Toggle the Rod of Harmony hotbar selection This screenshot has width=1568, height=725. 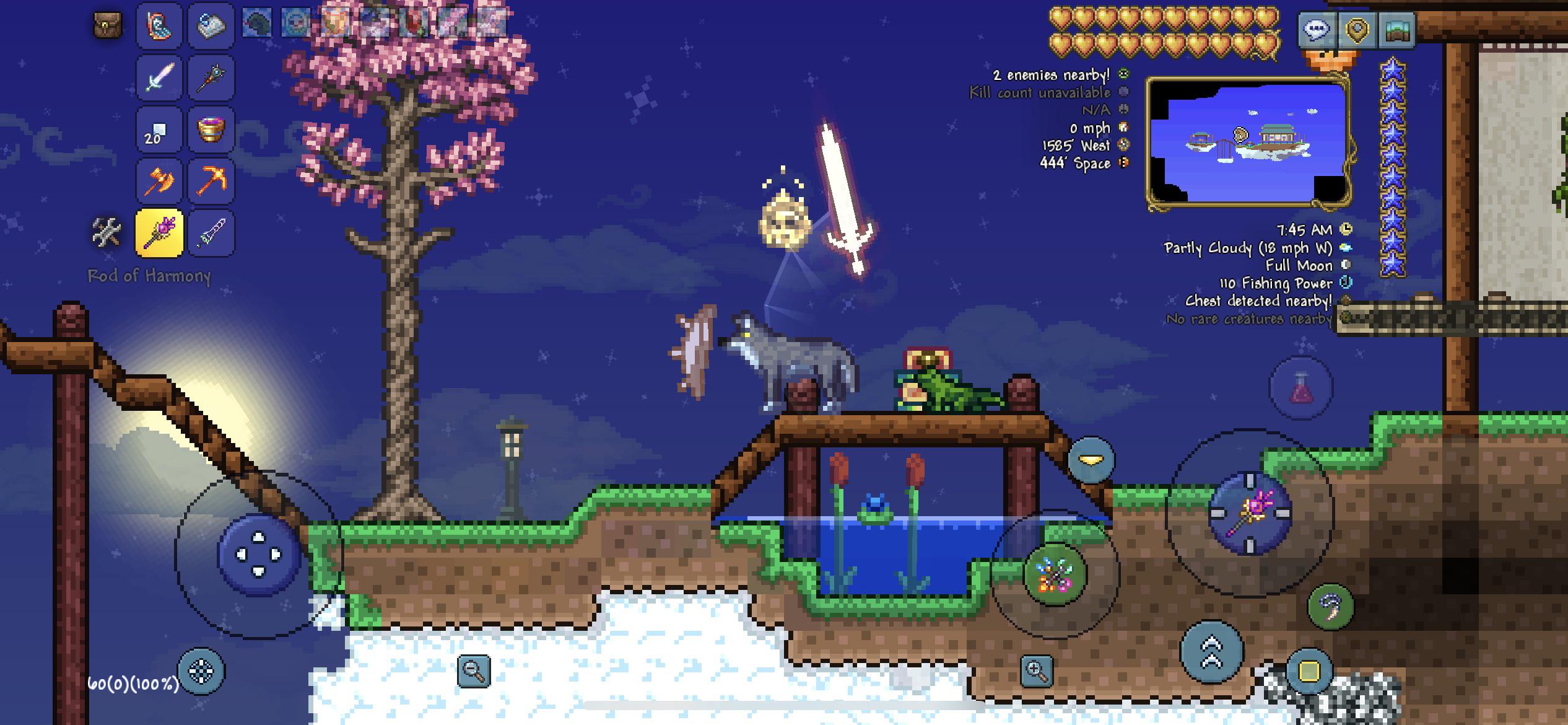point(159,232)
